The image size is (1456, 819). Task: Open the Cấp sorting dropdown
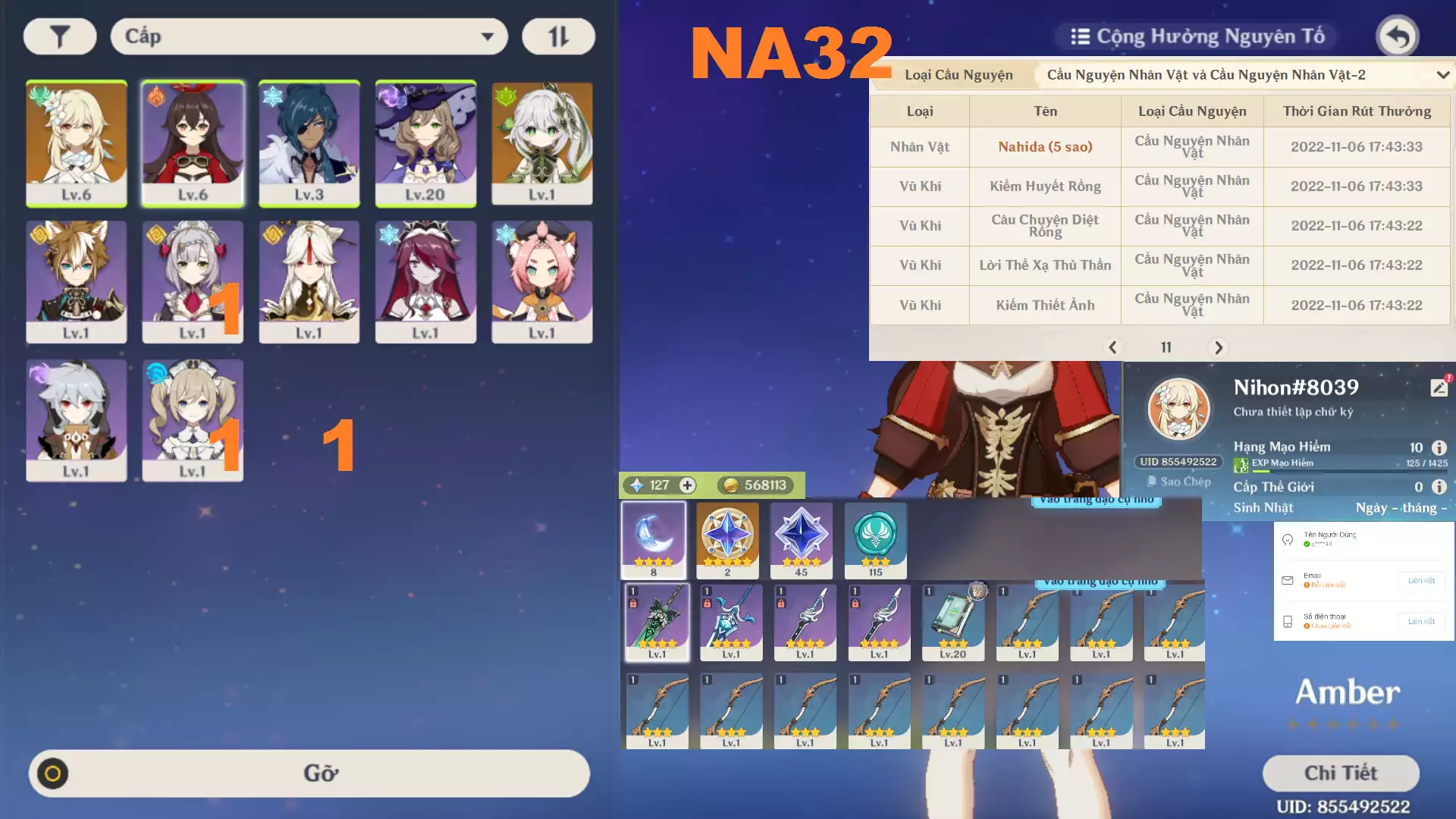[308, 36]
